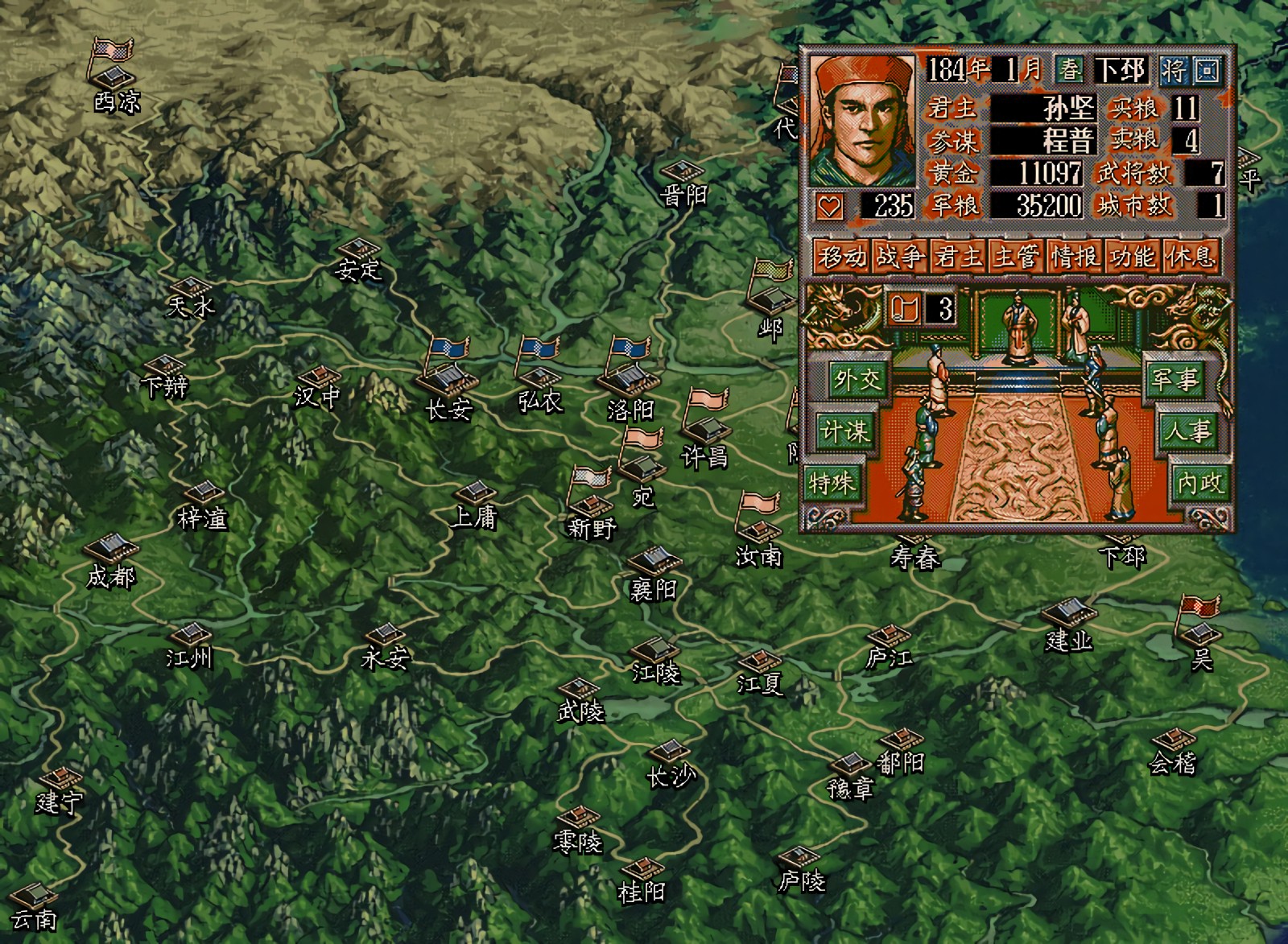Image resolution: width=1288 pixels, height=944 pixels.
Task: Open the 人事 (Personnel) commands
Action: coord(1187,432)
